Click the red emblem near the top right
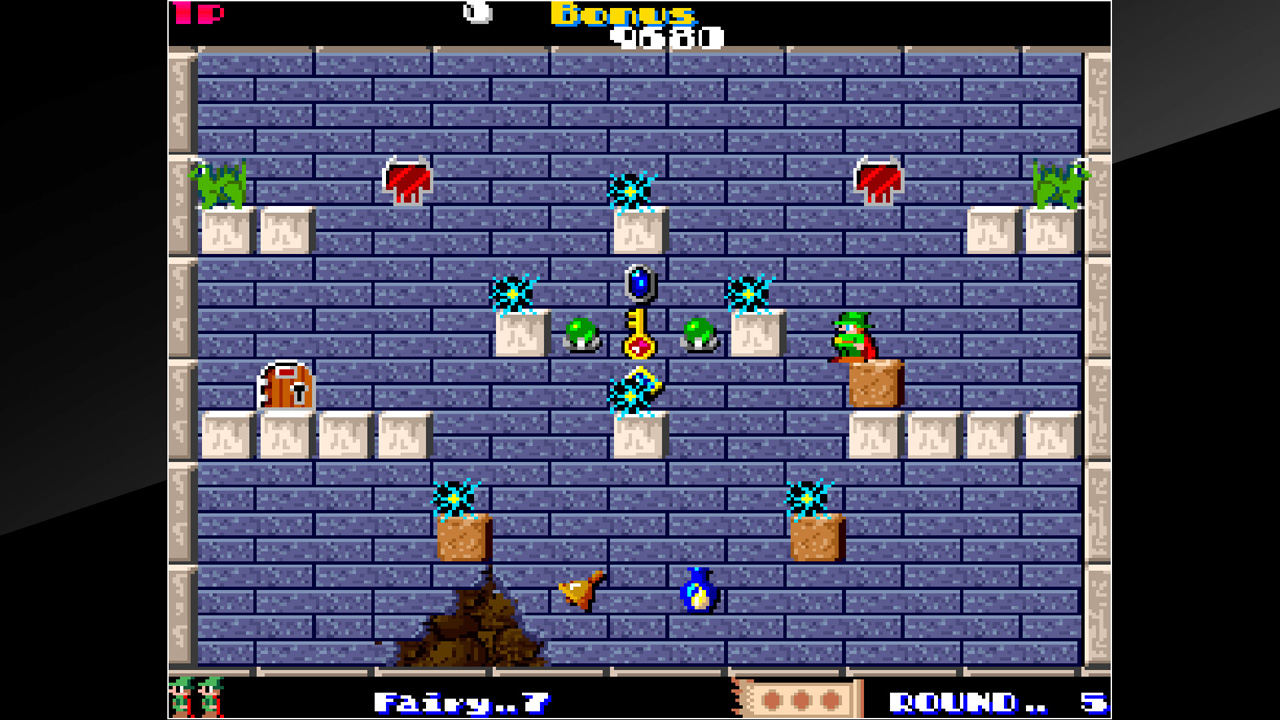Screen dimensions: 1280x720 point(876,180)
